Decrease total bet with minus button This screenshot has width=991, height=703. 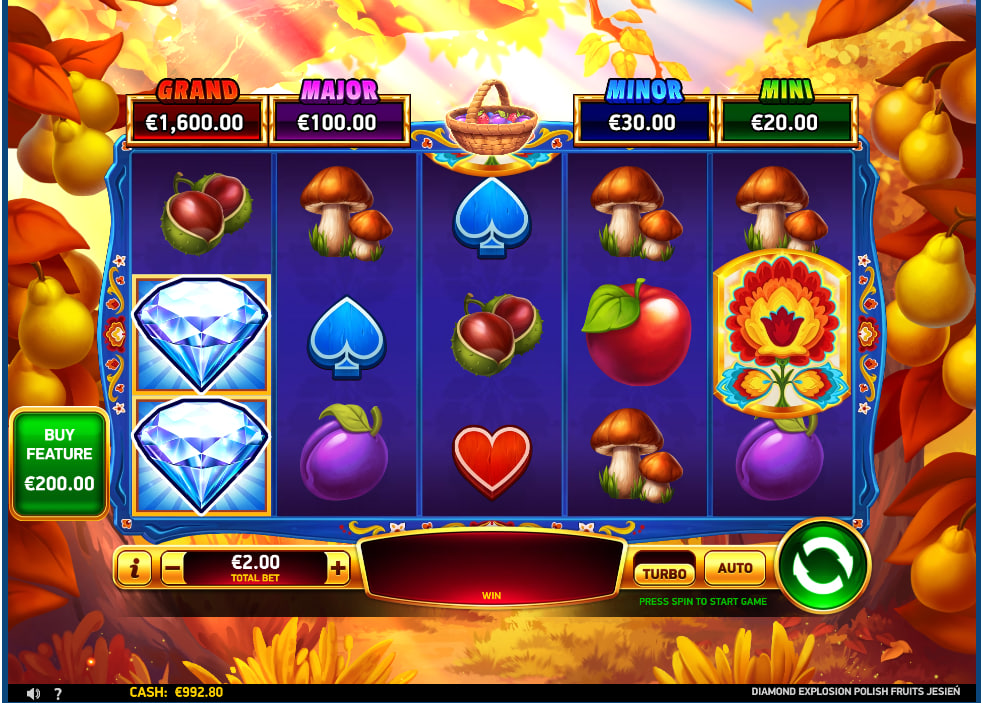pos(172,569)
